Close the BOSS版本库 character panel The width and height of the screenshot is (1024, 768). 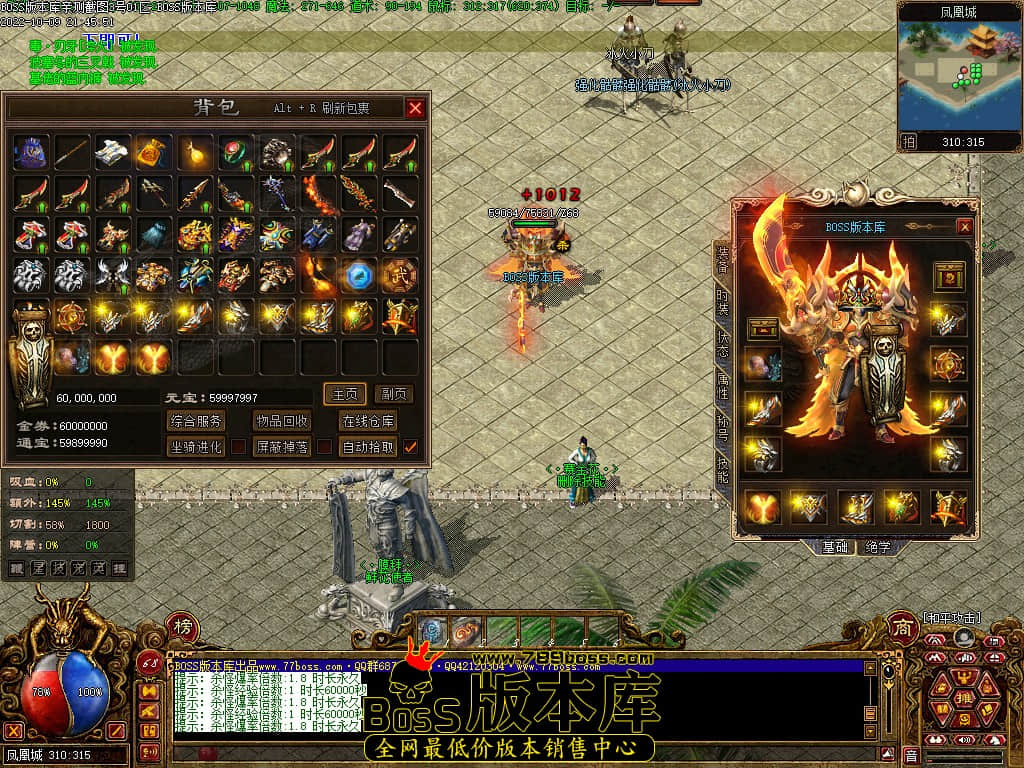pyautogui.click(x=964, y=227)
